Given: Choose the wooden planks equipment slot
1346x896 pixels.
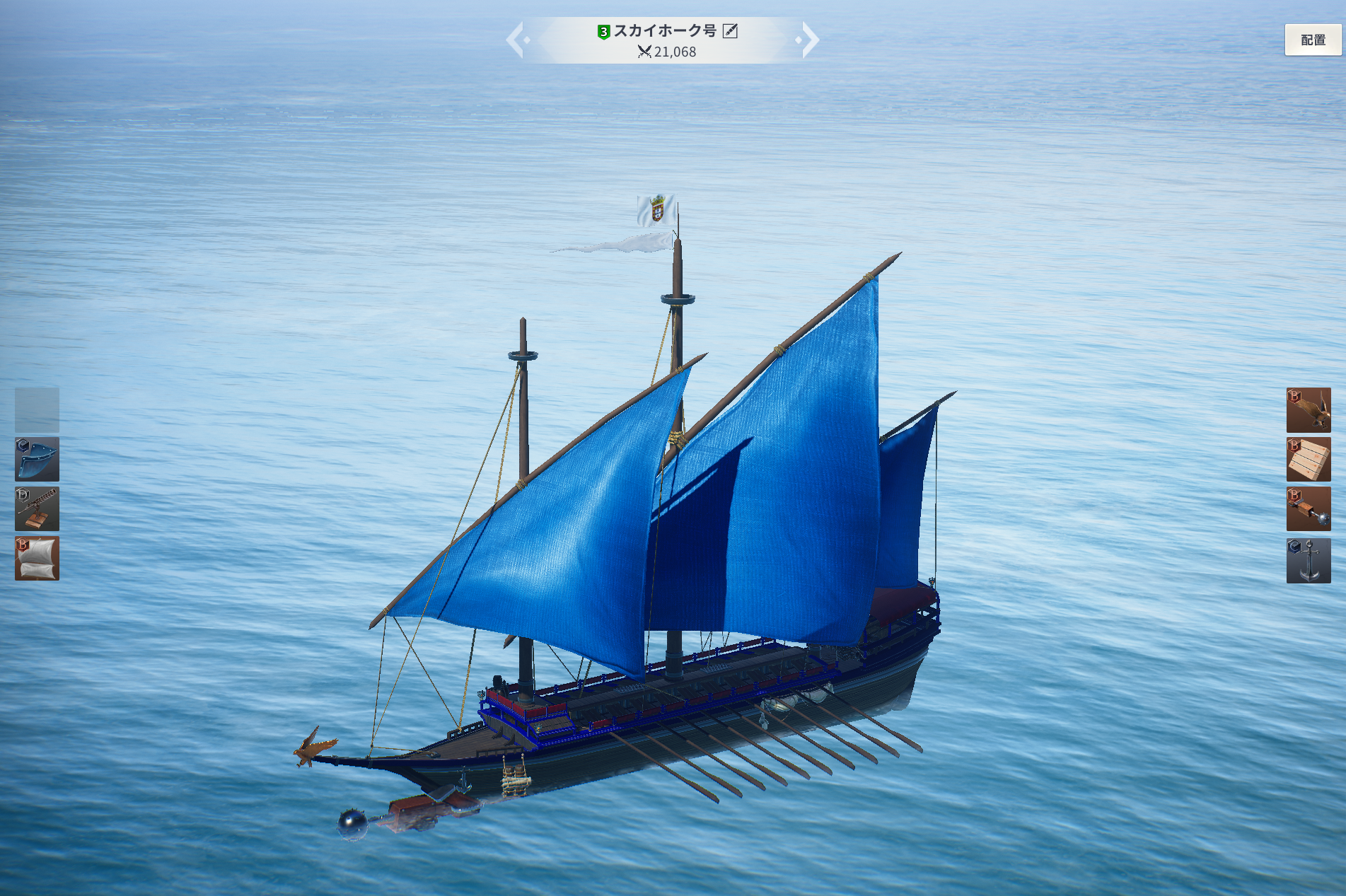Looking at the screenshot, I should click(x=1308, y=460).
